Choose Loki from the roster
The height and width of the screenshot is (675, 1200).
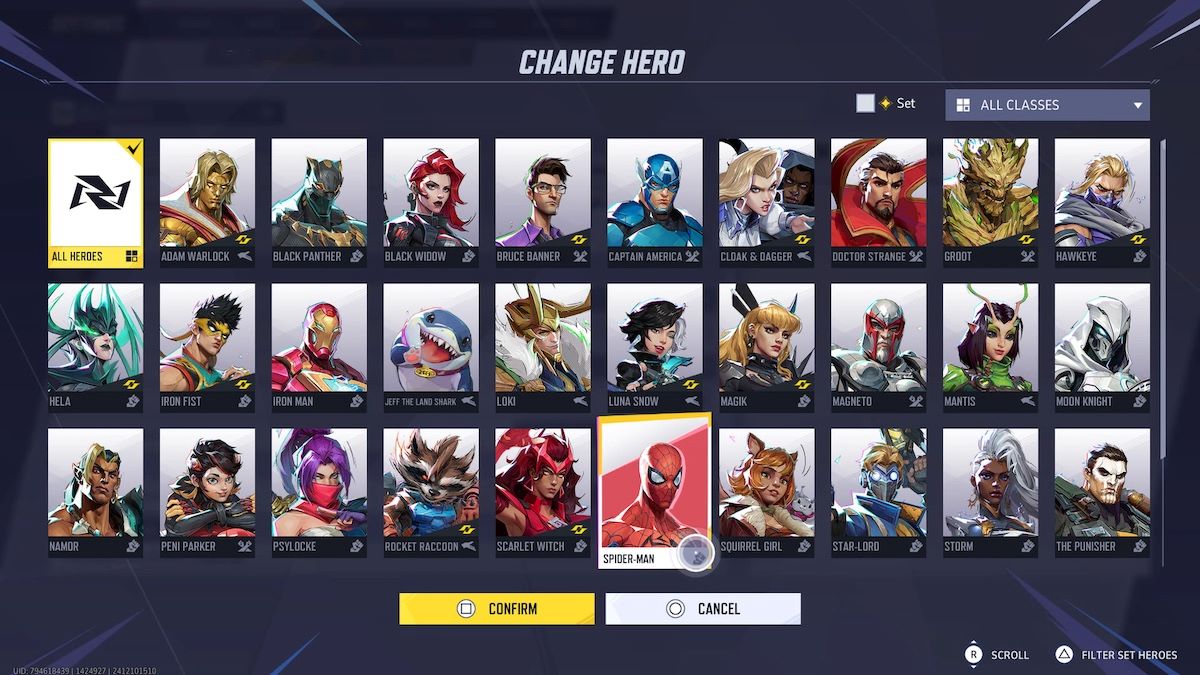click(543, 348)
